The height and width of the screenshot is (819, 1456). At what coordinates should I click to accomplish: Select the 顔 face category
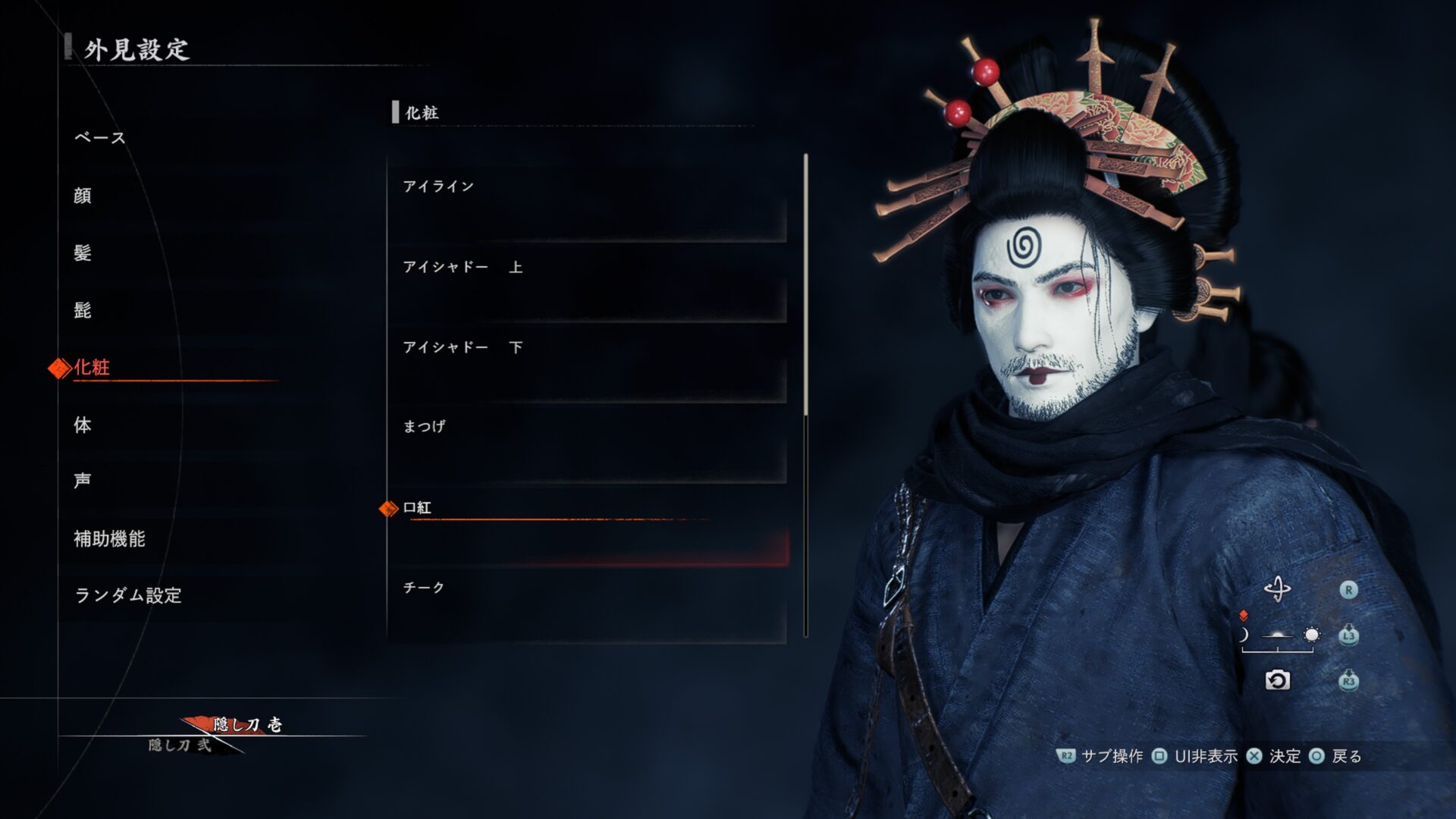click(x=83, y=196)
